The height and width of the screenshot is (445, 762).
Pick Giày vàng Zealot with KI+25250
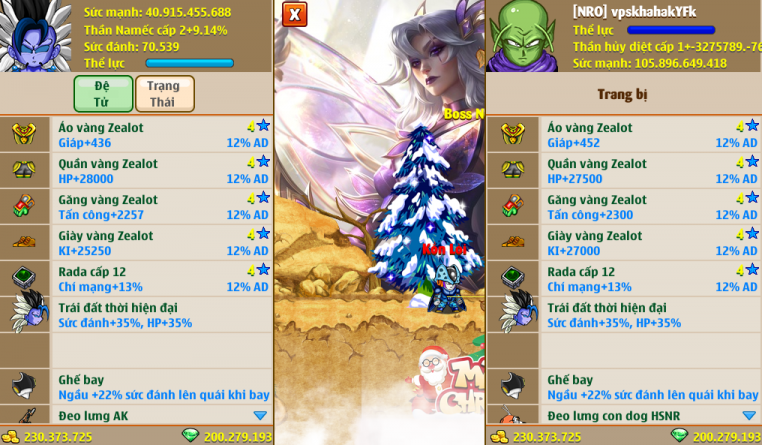[160, 243]
